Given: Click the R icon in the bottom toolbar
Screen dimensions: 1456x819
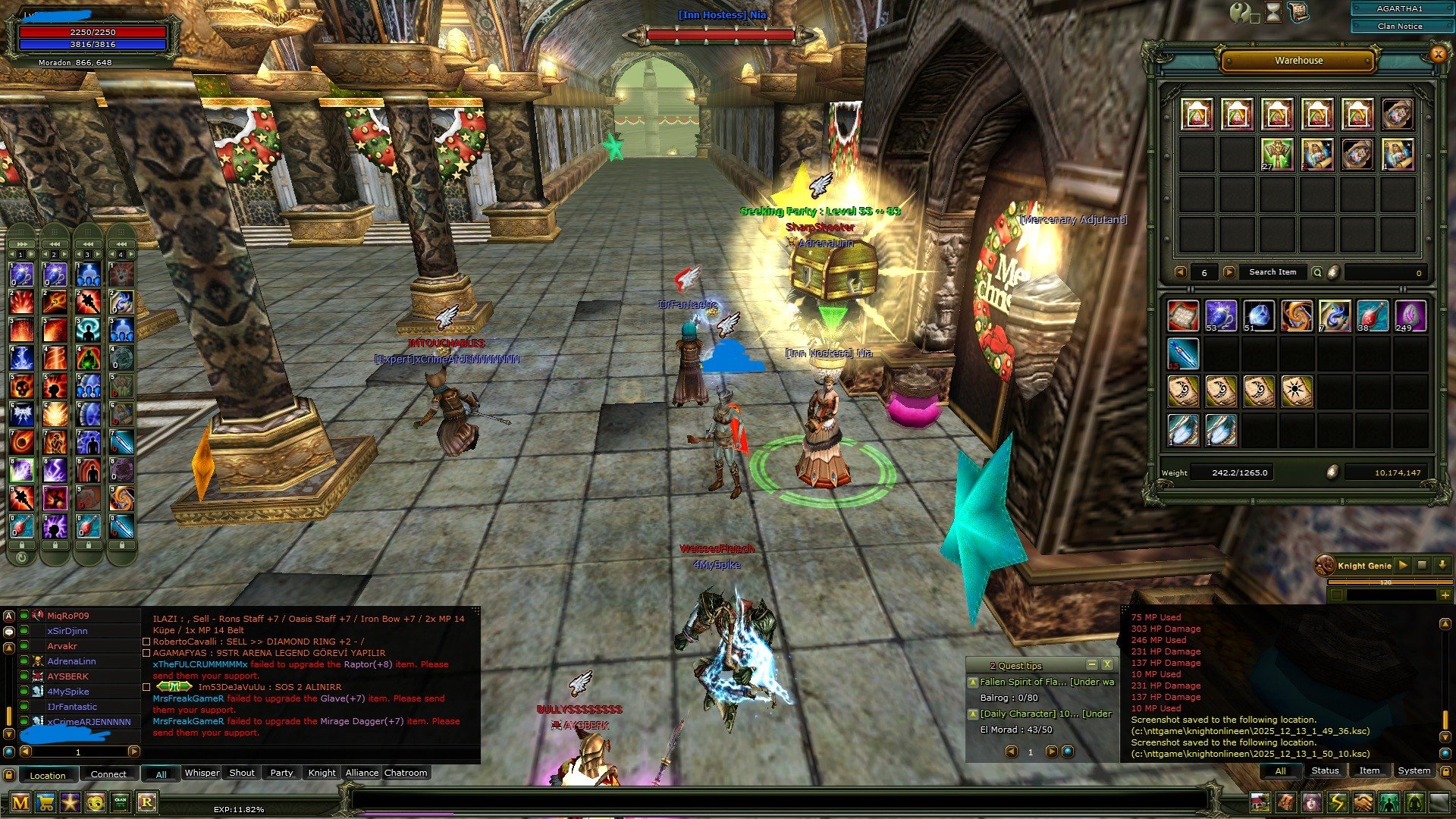Looking at the screenshot, I should tap(149, 802).
